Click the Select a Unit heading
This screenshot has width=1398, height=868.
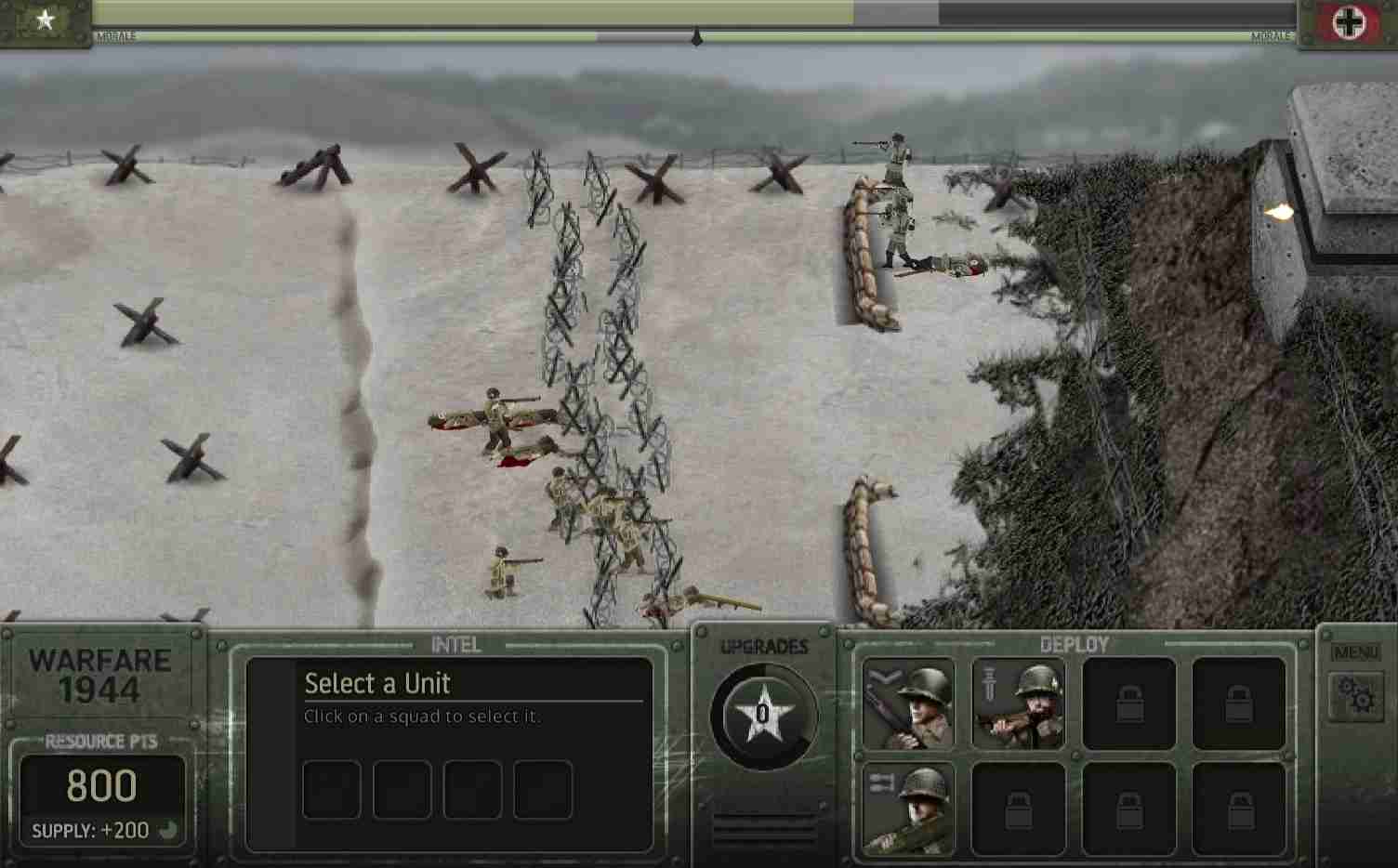pos(376,683)
